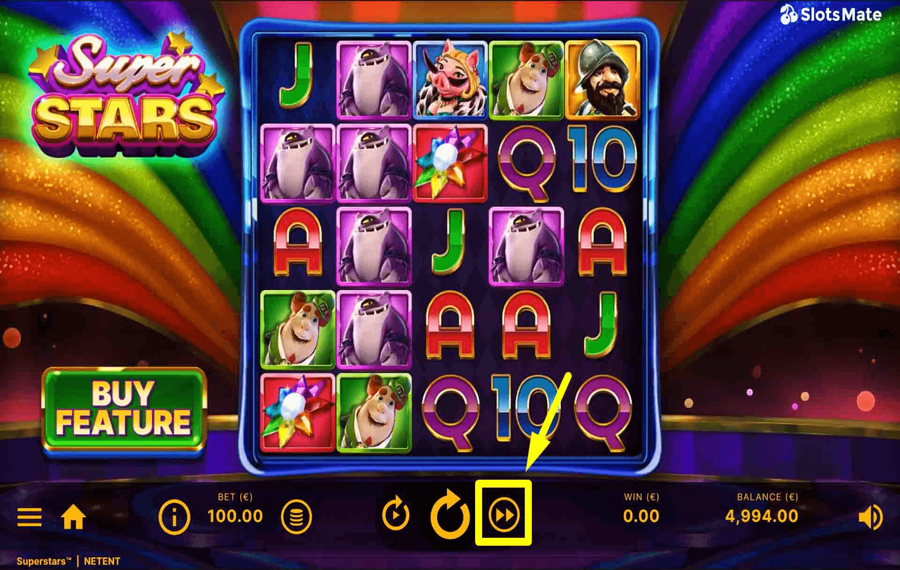
Task: Spin the reels
Action: tap(450, 516)
